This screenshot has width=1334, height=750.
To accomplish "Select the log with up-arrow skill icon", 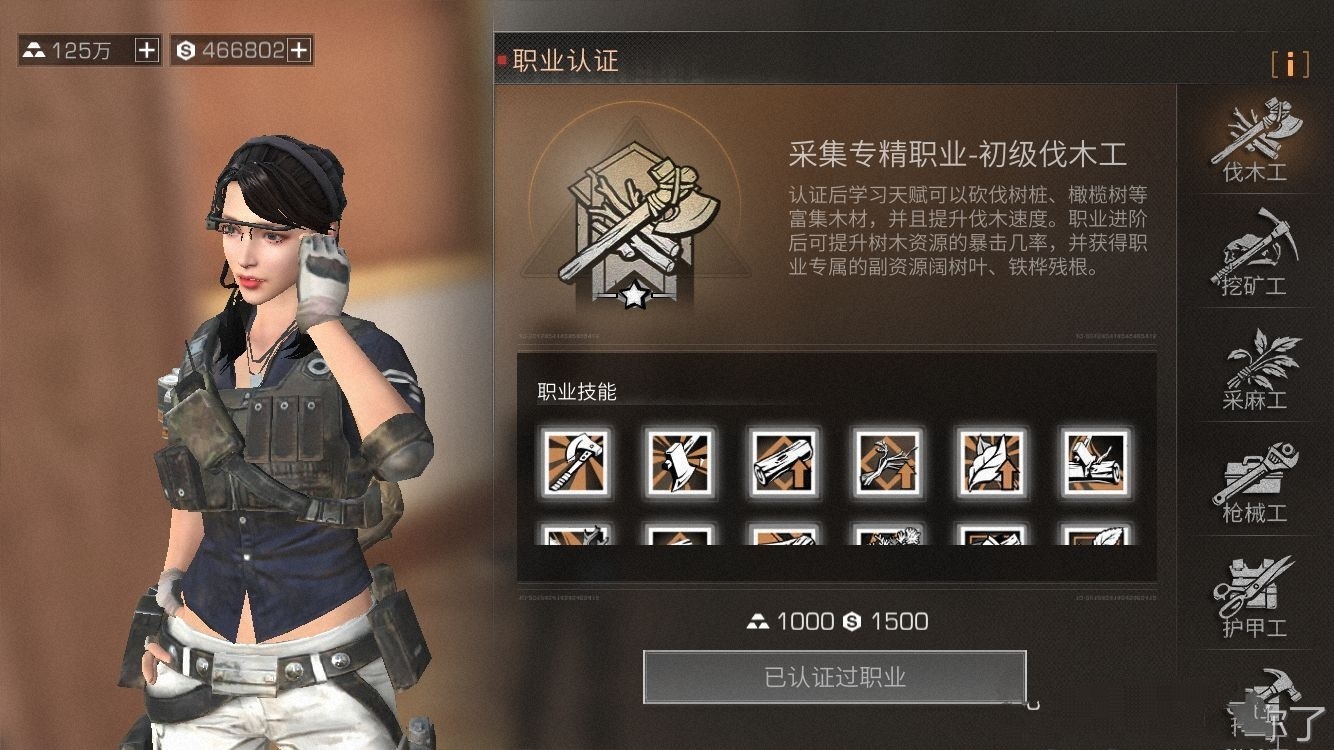I will pyautogui.click(x=783, y=461).
